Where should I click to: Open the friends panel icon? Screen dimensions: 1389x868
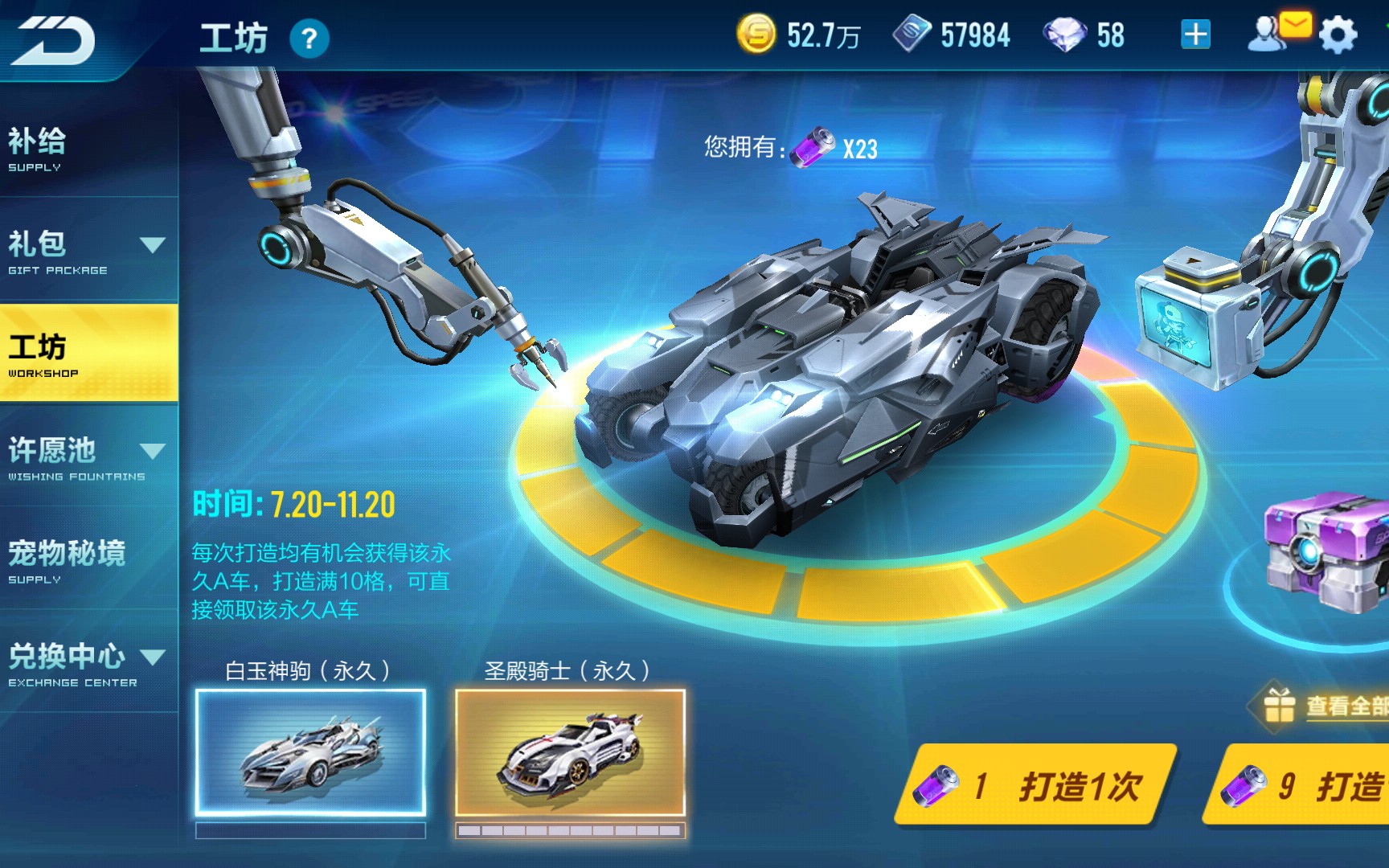click(1264, 34)
